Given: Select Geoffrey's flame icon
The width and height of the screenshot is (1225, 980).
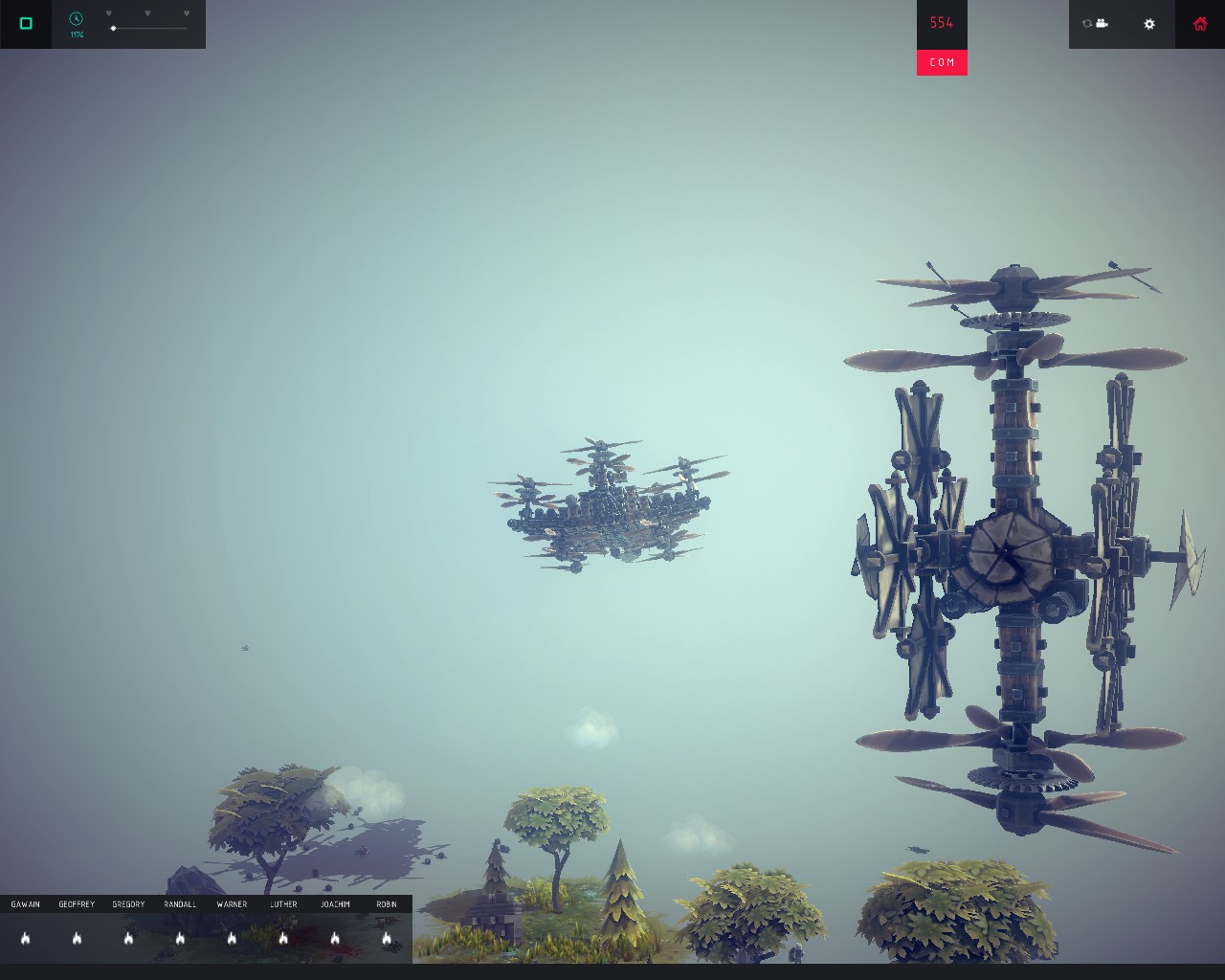Looking at the screenshot, I should 78,938.
